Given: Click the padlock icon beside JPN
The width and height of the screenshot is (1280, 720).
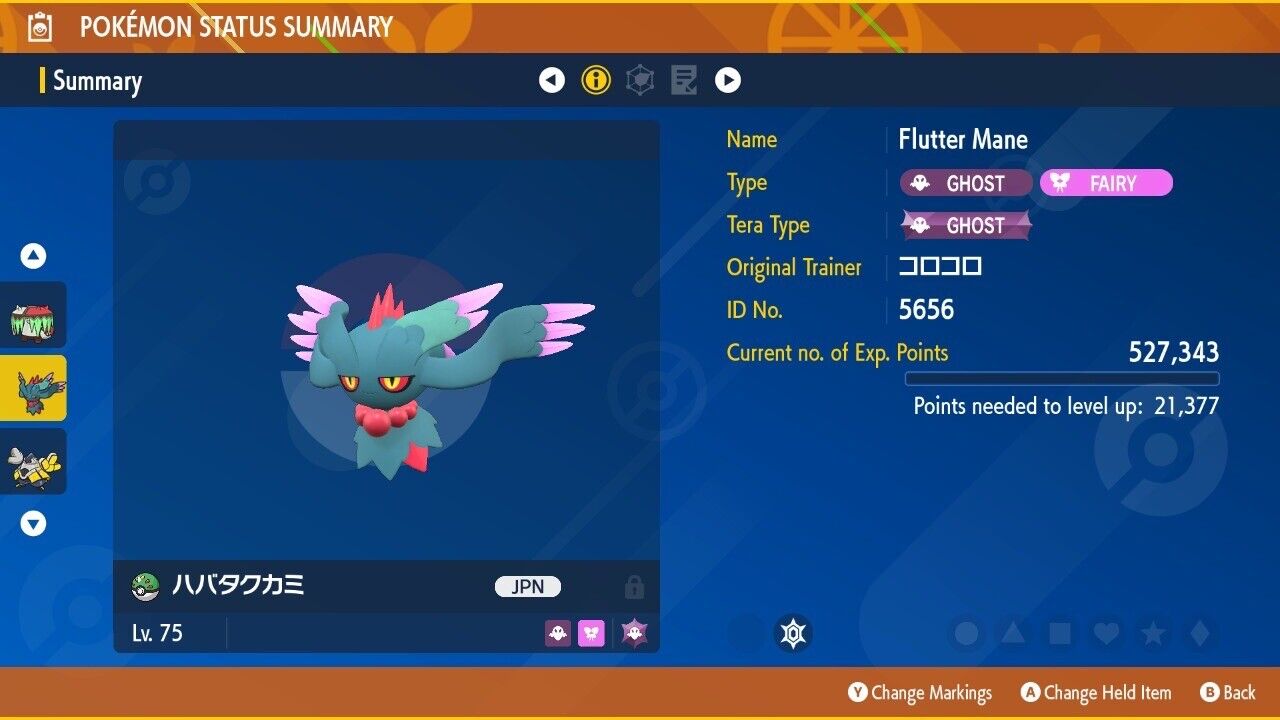Looking at the screenshot, I should [634, 587].
